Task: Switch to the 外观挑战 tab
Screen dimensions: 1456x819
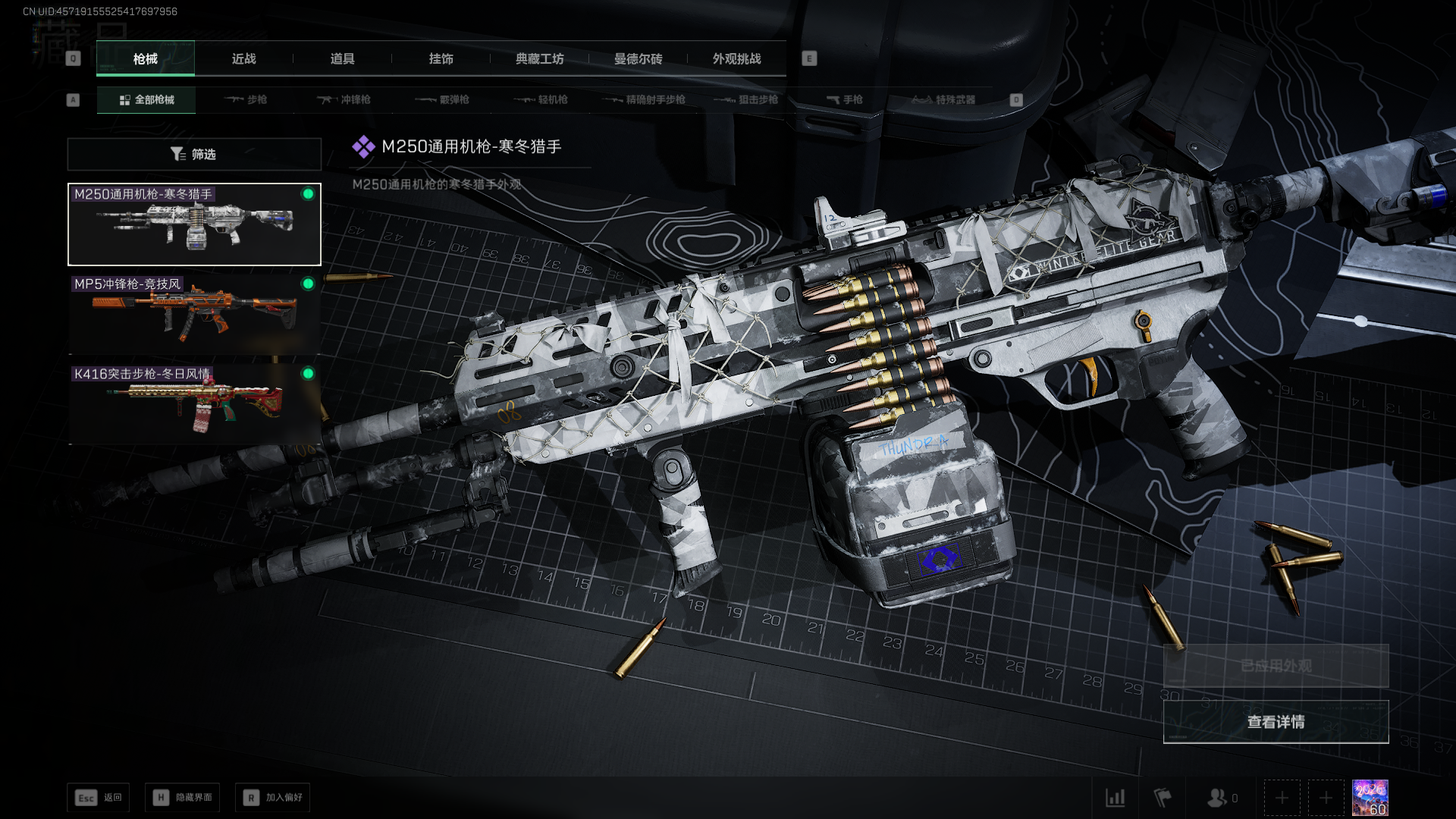Action: (736, 58)
